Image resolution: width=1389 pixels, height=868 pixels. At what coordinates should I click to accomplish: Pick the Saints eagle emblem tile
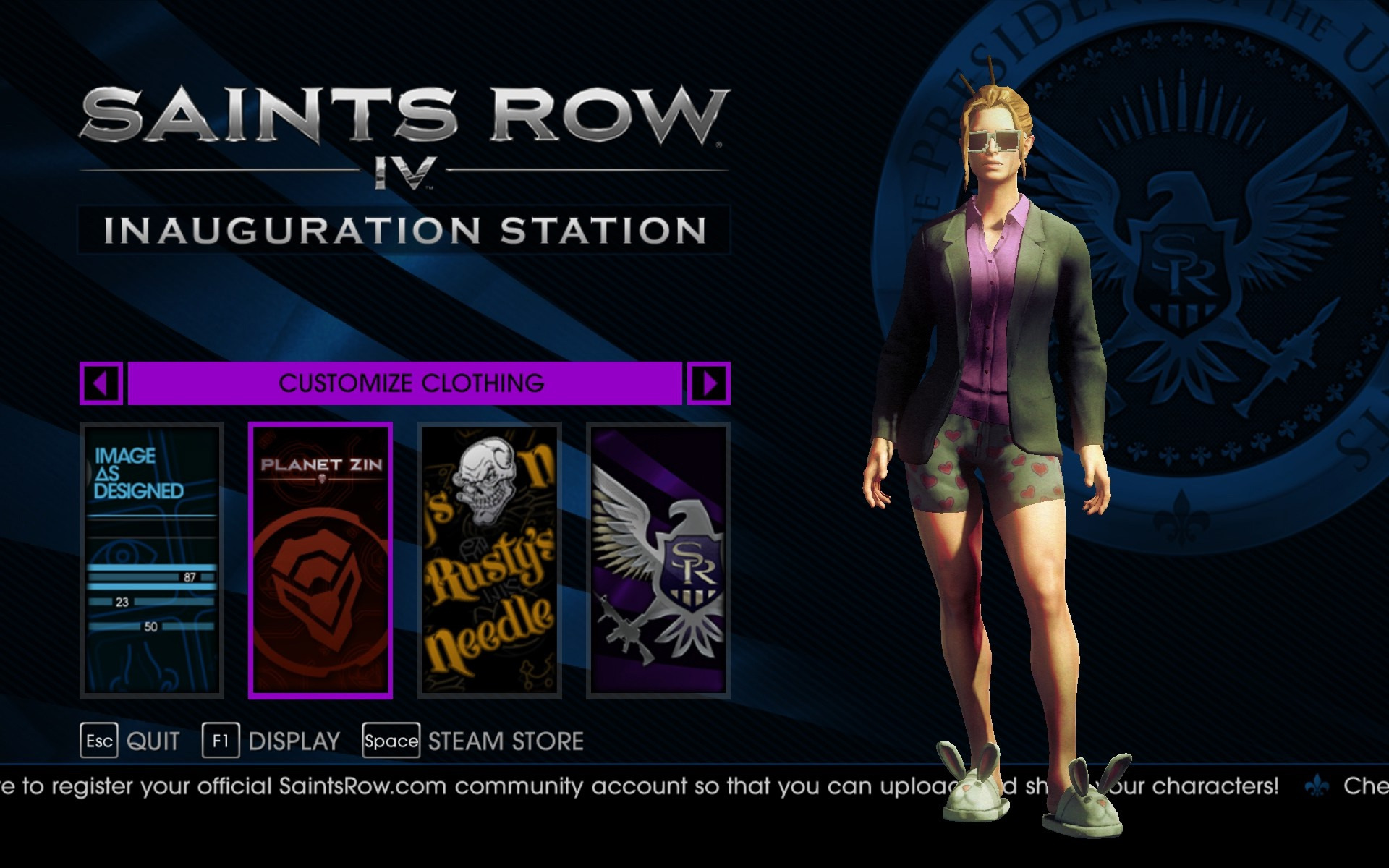(x=658, y=561)
